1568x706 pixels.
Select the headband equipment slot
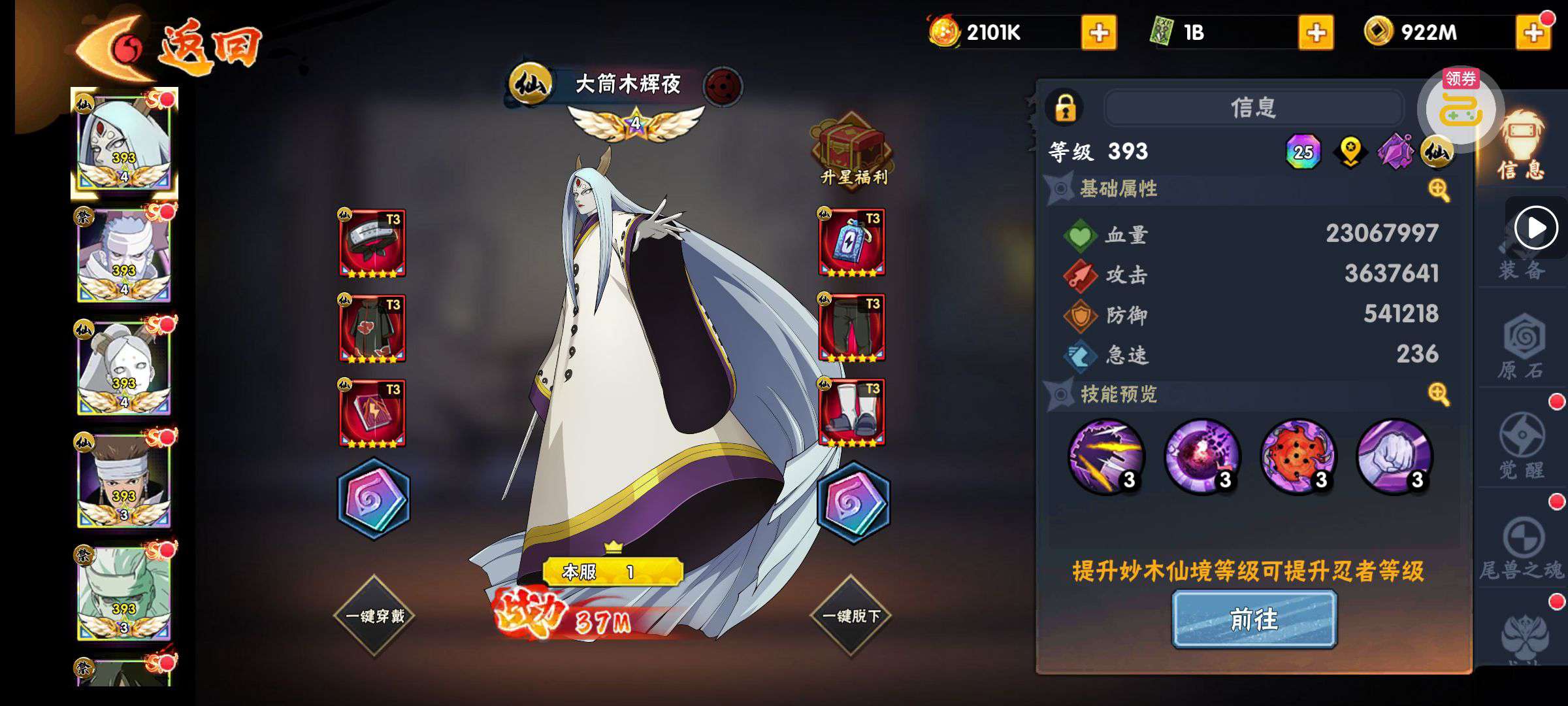[372, 243]
